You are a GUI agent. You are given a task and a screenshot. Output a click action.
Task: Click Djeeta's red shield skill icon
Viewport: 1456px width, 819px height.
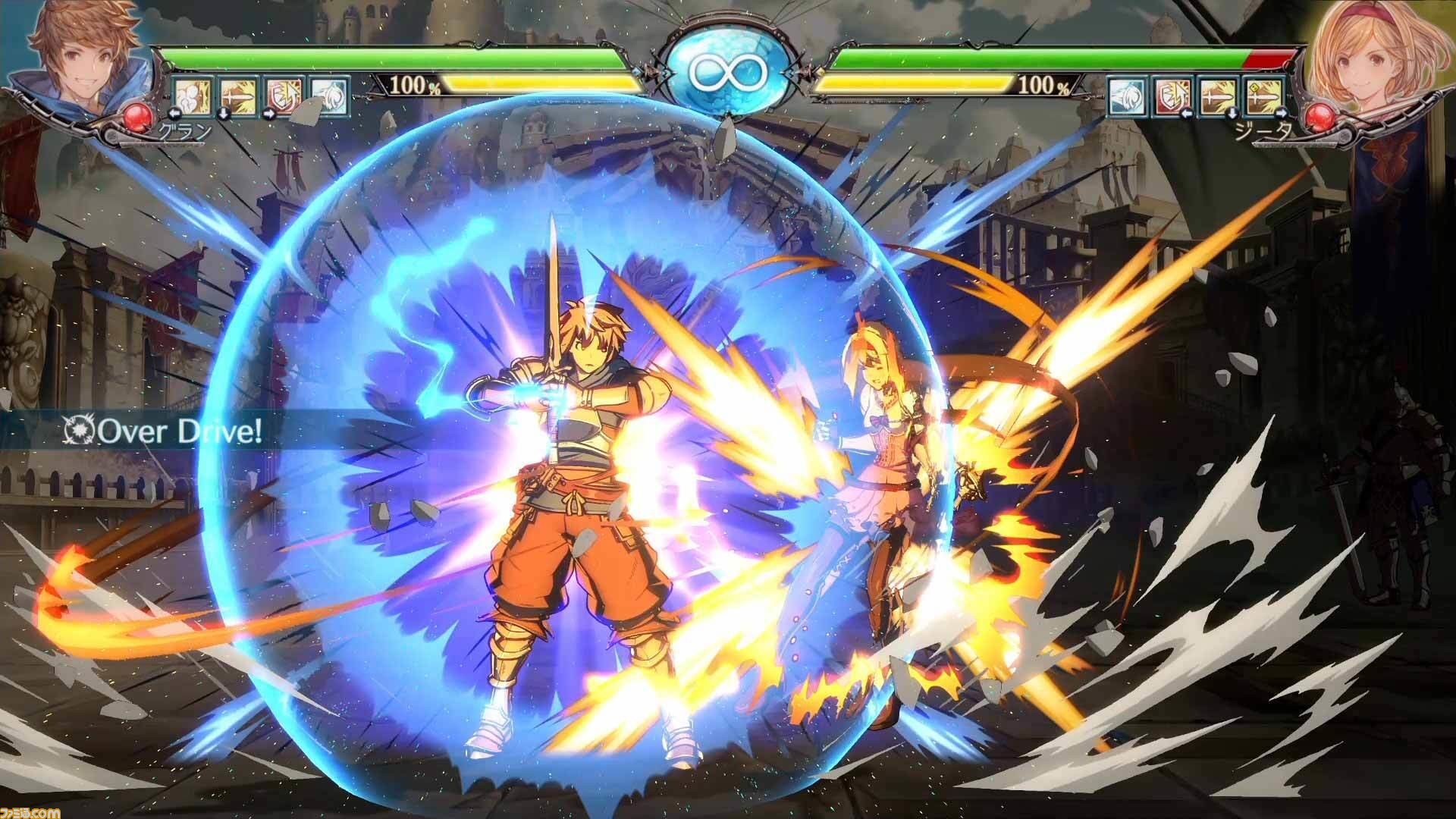tap(1171, 96)
